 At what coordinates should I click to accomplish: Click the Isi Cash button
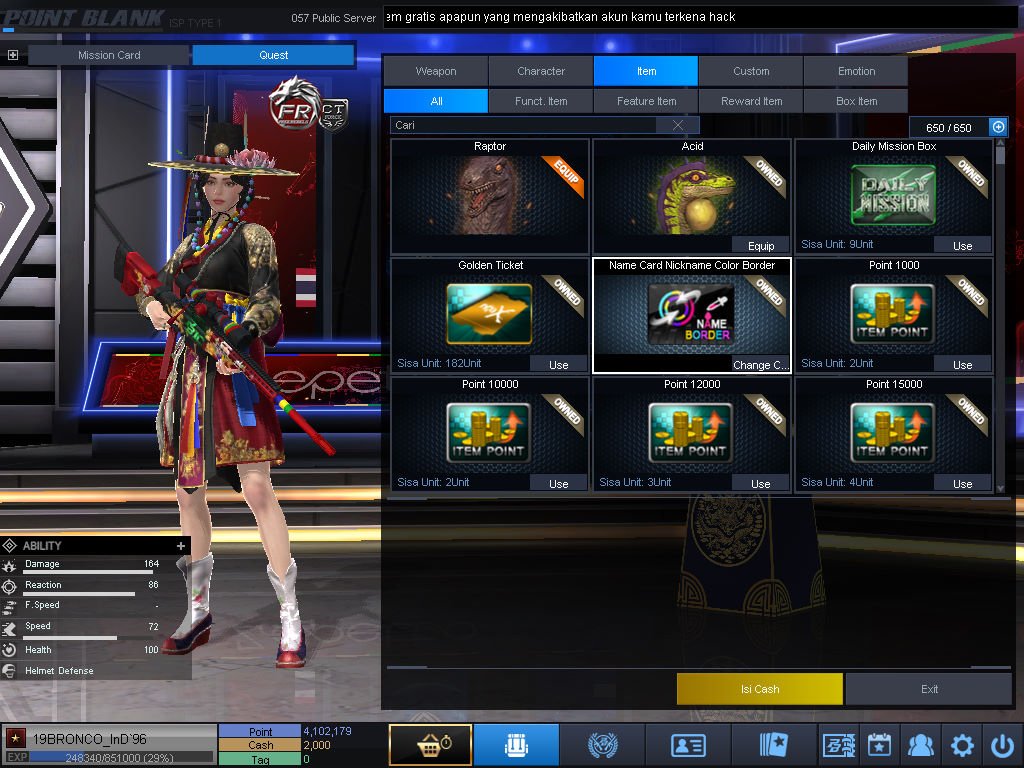760,689
